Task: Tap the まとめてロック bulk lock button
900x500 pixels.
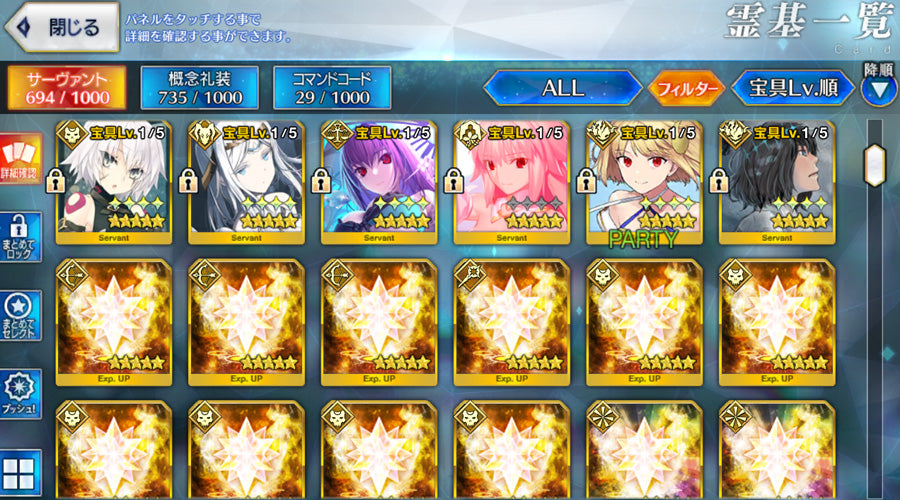Action: click(x=21, y=238)
